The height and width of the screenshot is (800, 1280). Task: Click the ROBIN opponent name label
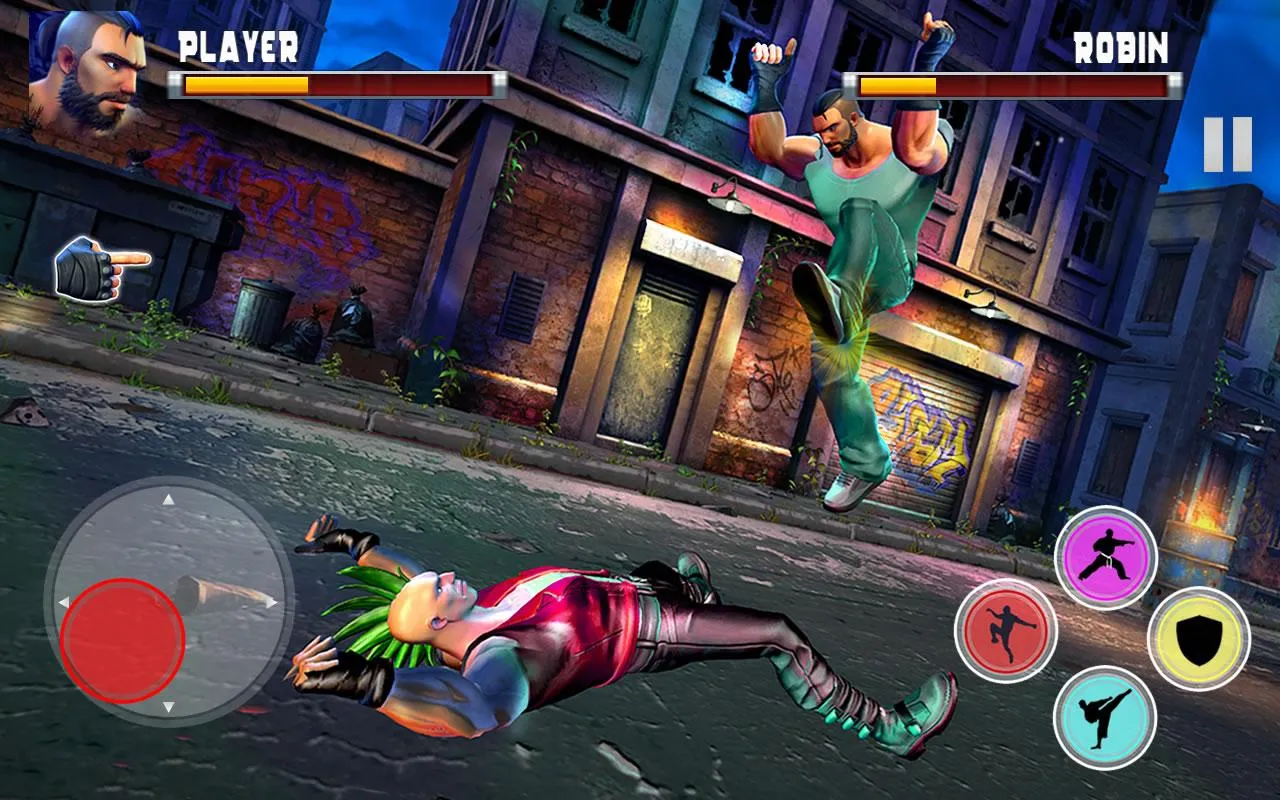pyautogui.click(x=1121, y=45)
